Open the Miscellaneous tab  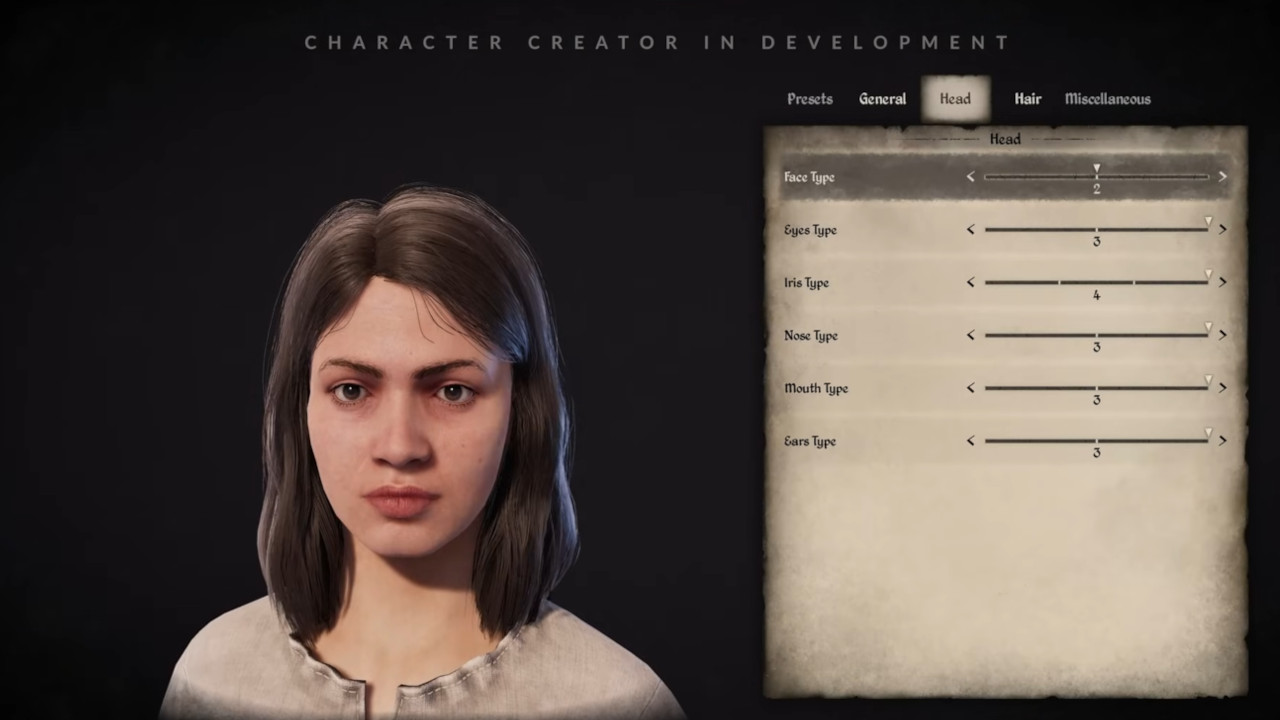(x=1107, y=98)
